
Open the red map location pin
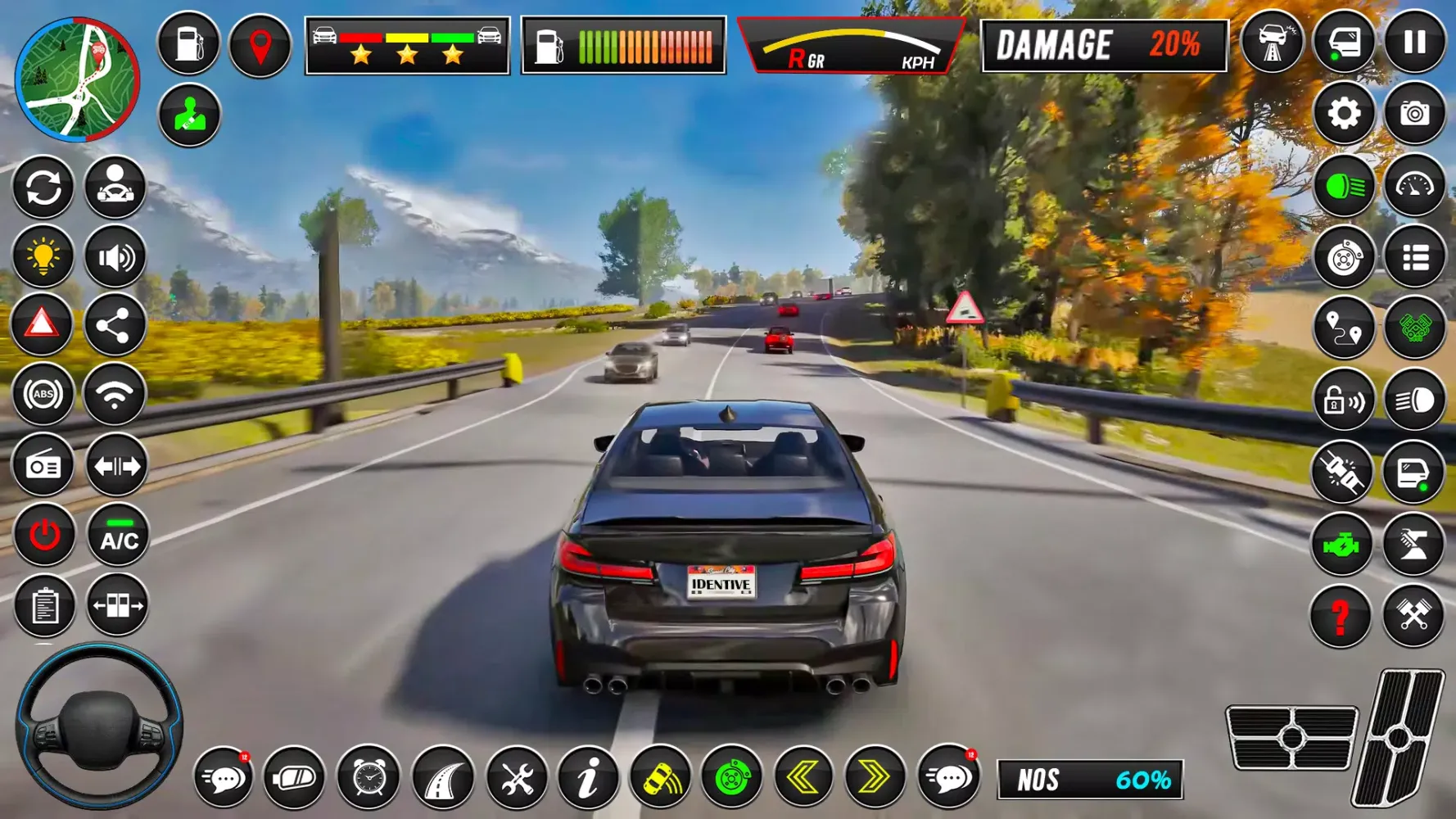pos(260,47)
